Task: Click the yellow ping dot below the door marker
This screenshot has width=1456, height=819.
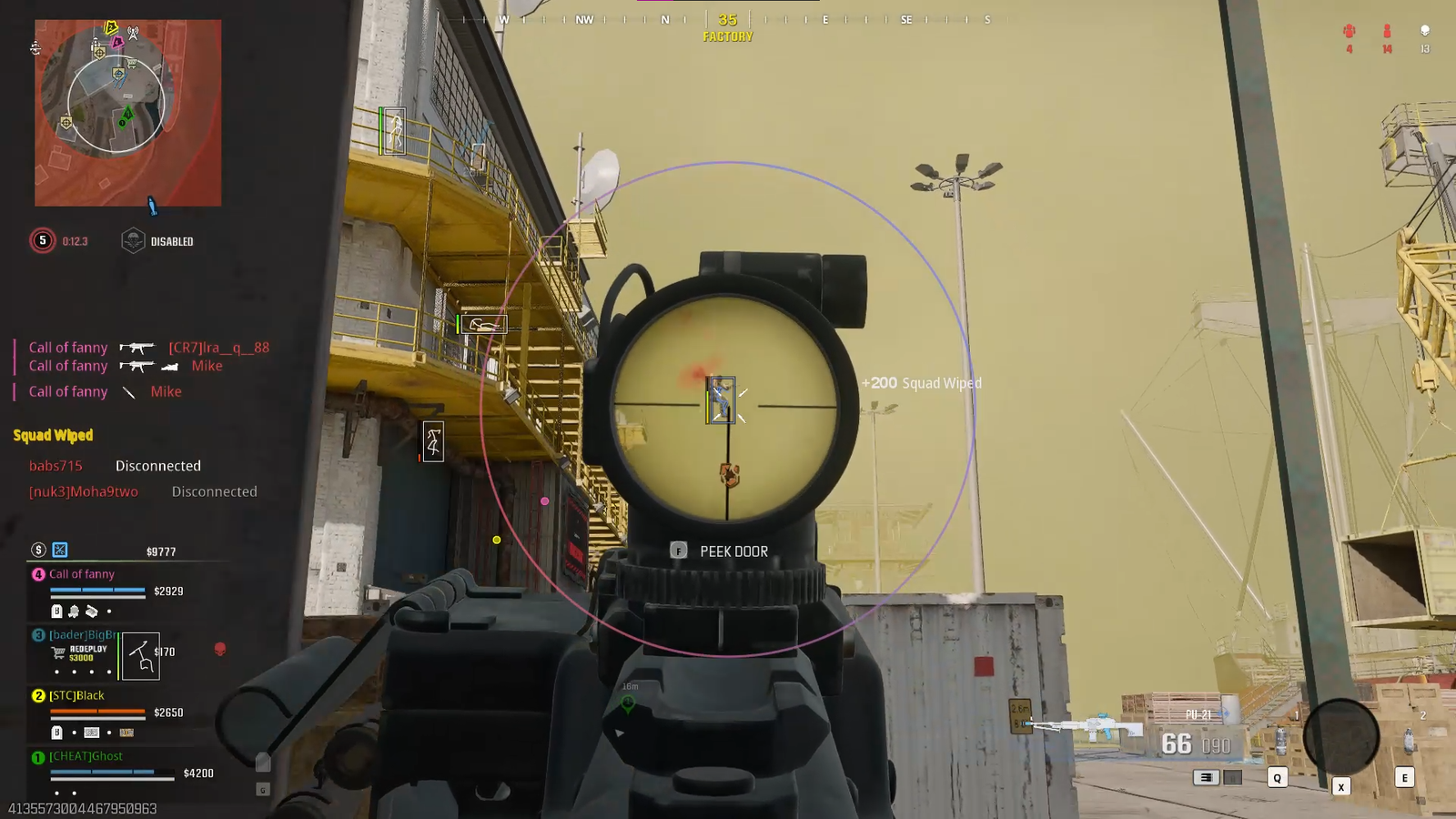Action: [x=497, y=541]
